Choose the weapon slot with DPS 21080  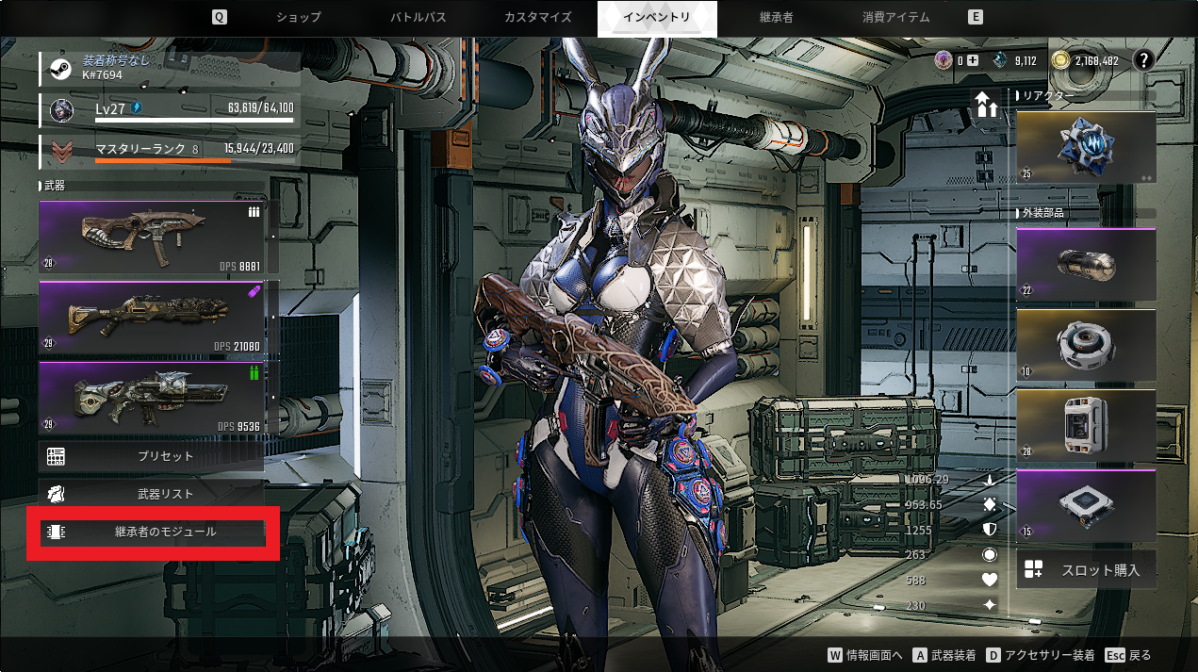[x=152, y=317]
